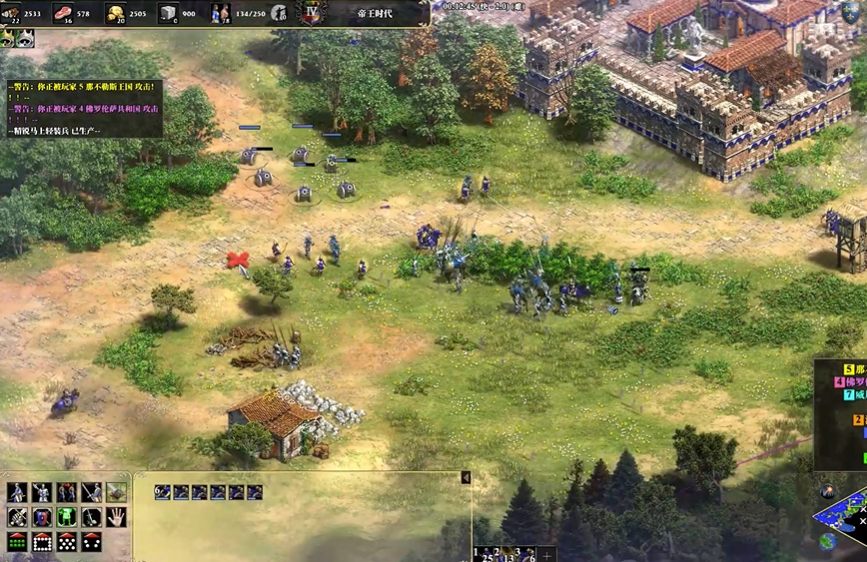The image size is (867, 562).
Task: Collapse the unit panel with the arrow
Action: tap(465, 479)
